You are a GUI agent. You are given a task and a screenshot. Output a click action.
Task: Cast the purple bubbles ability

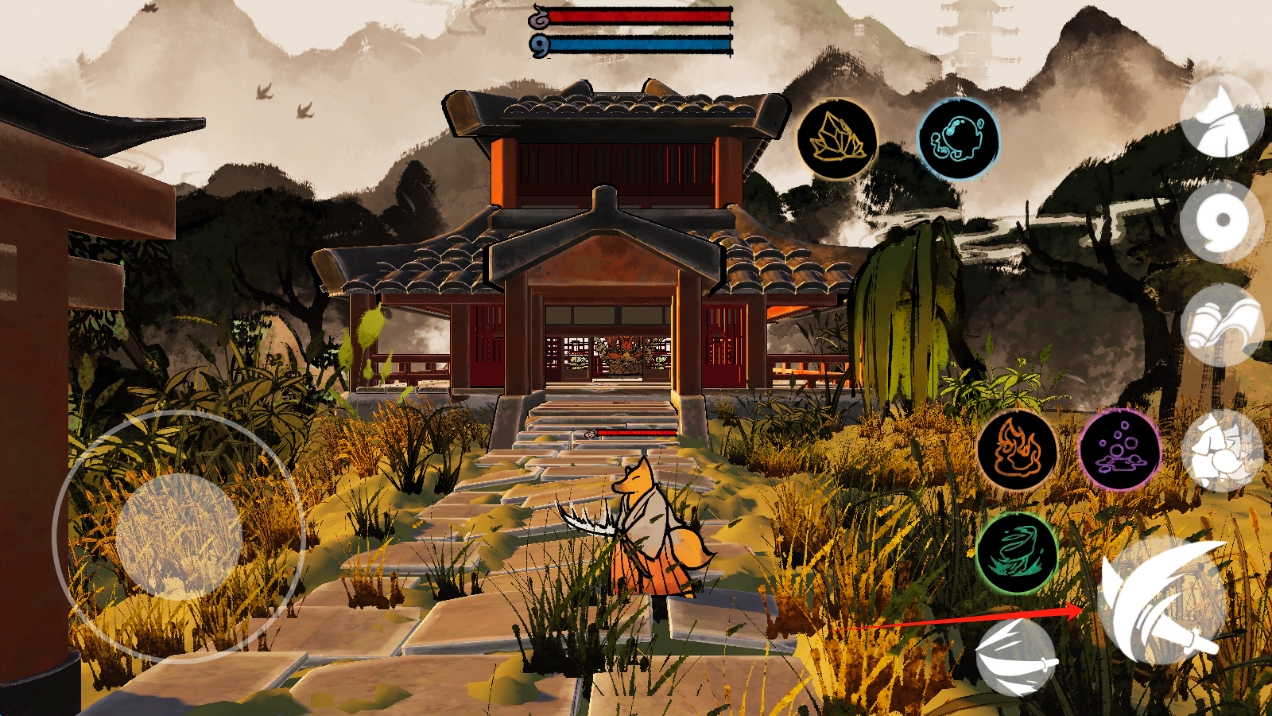tap(1120, 450)
